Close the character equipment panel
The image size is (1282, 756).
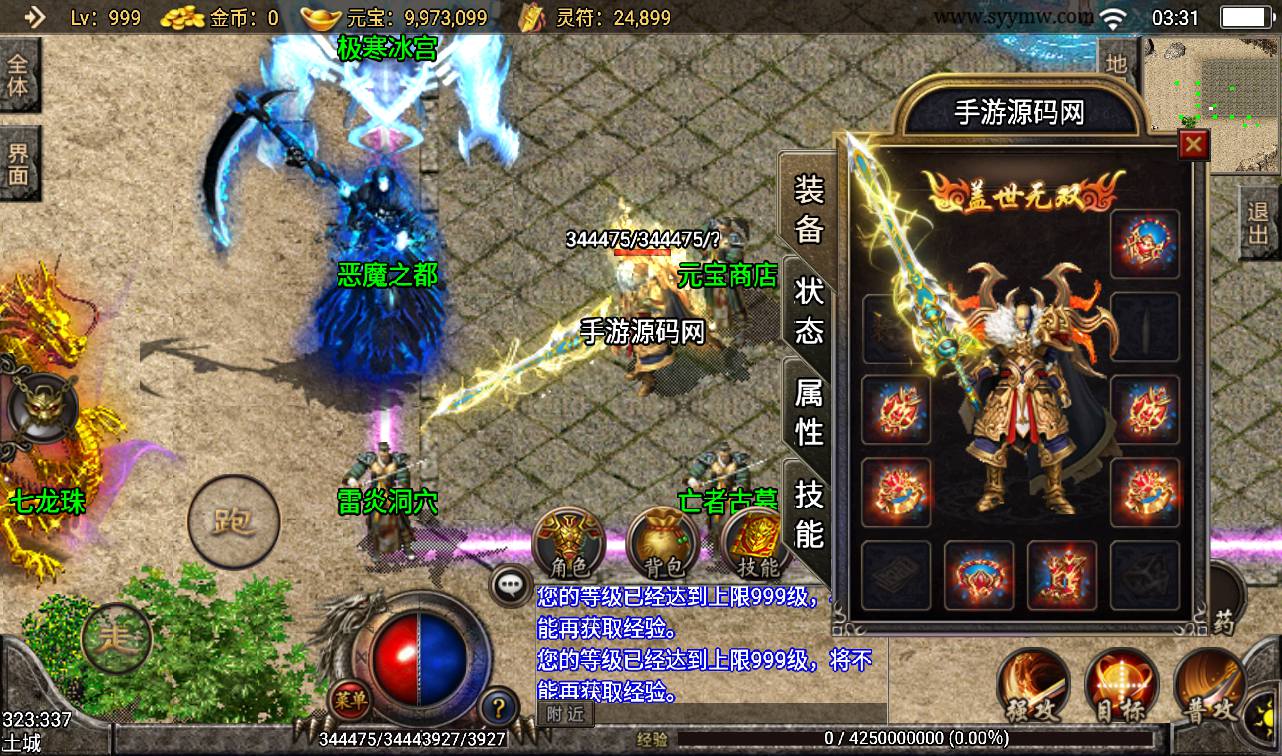pyautogui.click(x=1193, y=146)
